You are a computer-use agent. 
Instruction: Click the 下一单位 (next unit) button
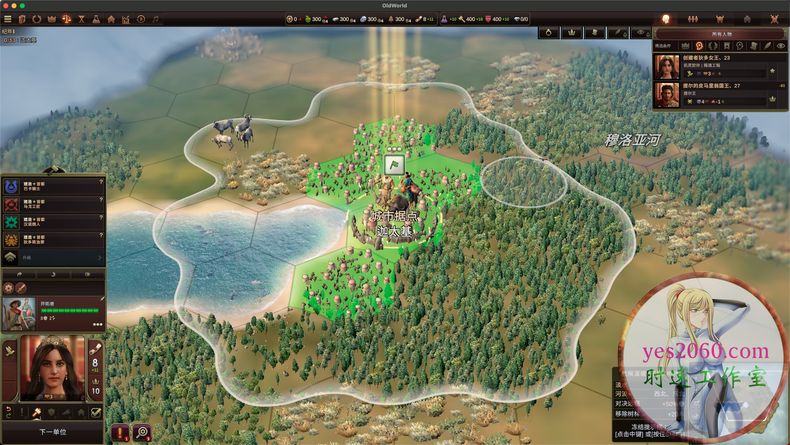pyautogui.click(x=52, y=432)
